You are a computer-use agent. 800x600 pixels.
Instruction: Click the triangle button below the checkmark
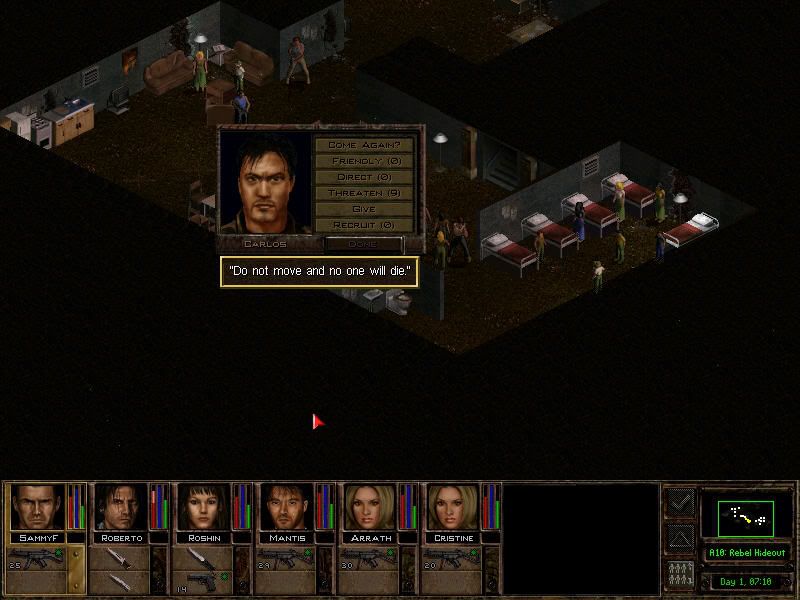tap(680, 538)
